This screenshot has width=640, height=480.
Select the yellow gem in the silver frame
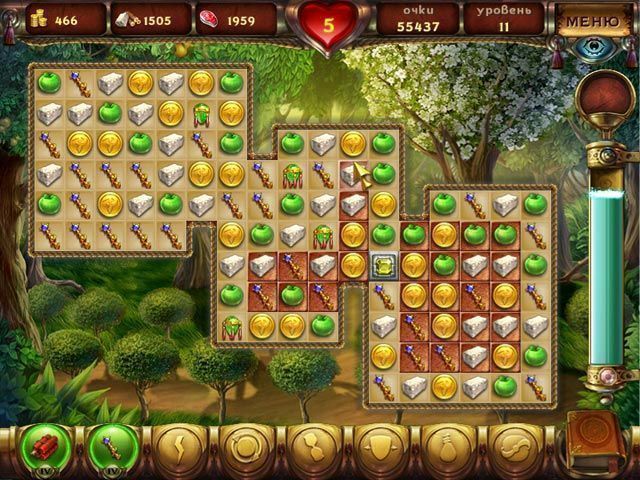click(x=382, y=266)
